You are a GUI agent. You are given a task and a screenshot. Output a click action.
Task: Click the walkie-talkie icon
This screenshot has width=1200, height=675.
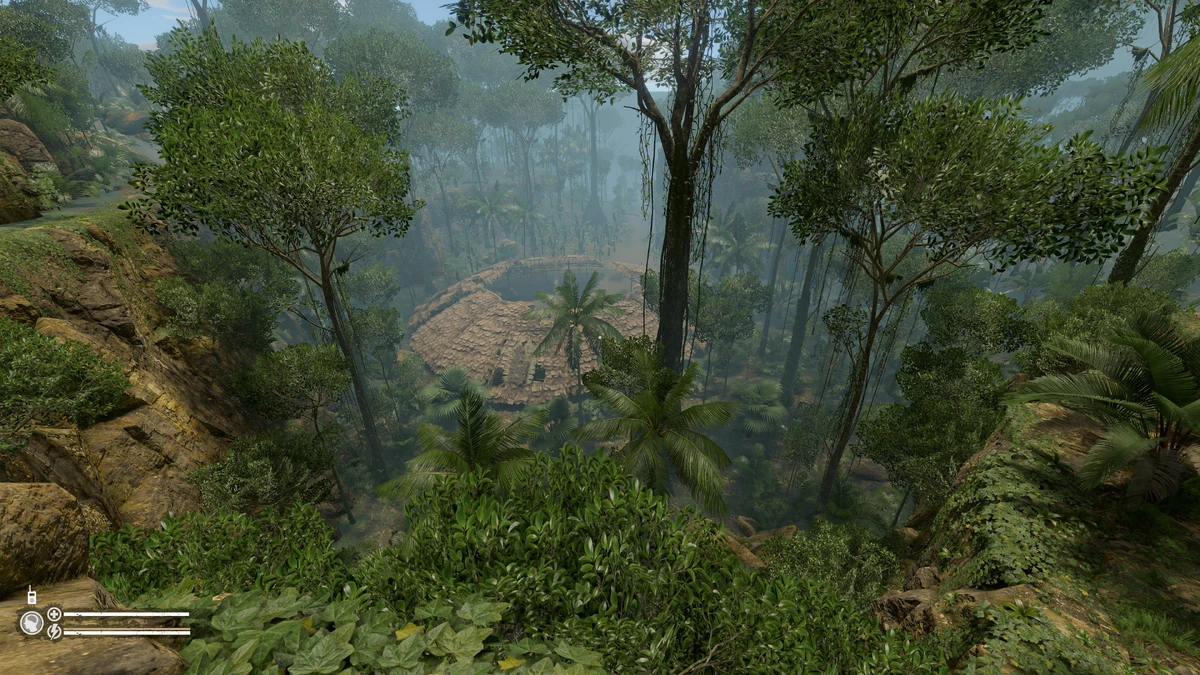31,596
